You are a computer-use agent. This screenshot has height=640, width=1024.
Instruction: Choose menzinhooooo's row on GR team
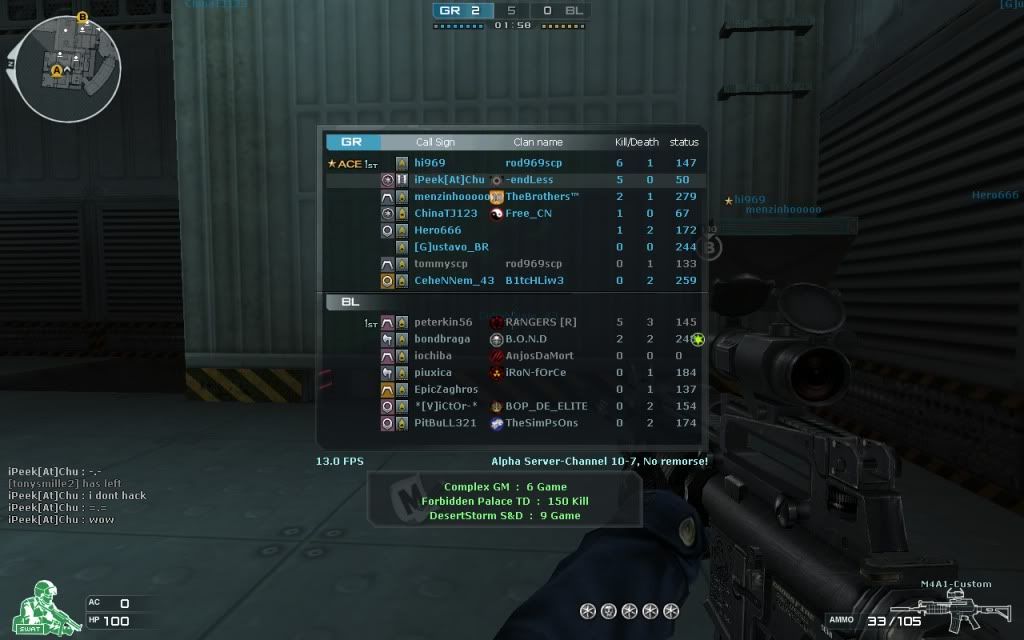pyautogui.click(x=452, y=197)
